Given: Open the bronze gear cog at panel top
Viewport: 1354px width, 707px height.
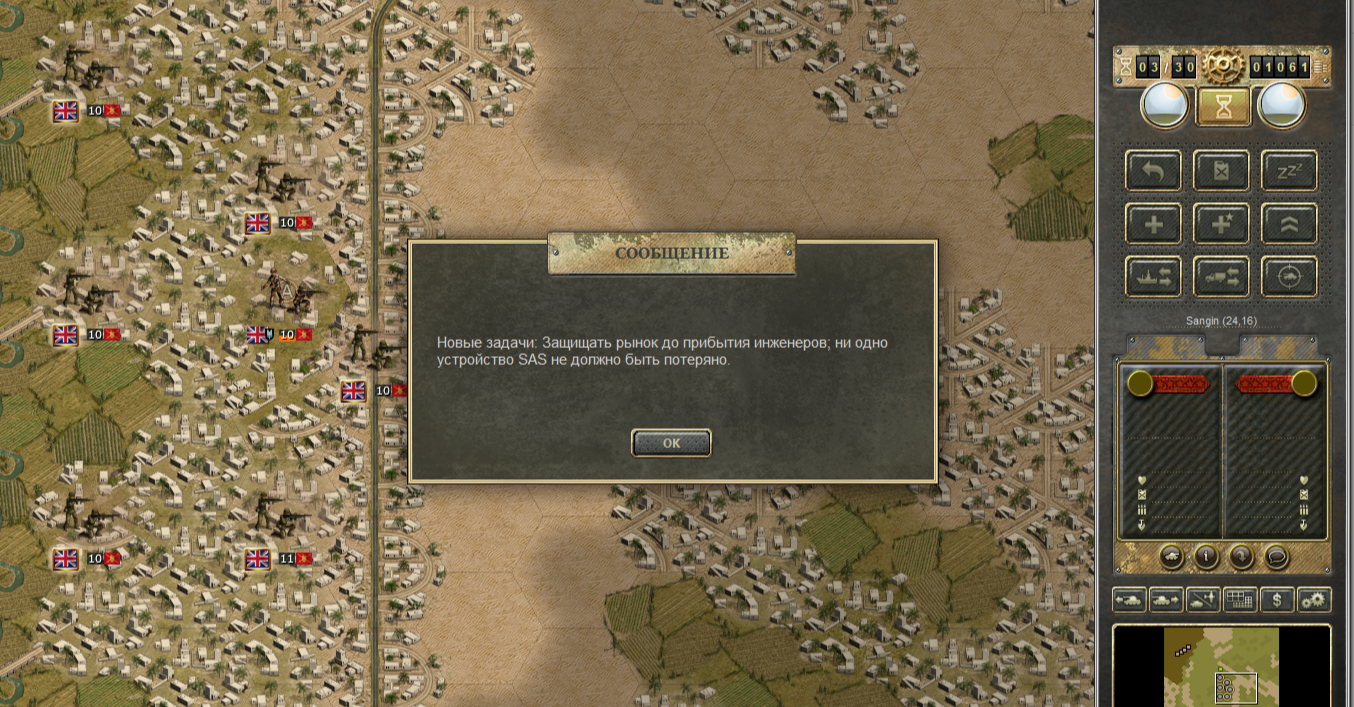Looking at the screenshot, I should (x=1222, y=67).
